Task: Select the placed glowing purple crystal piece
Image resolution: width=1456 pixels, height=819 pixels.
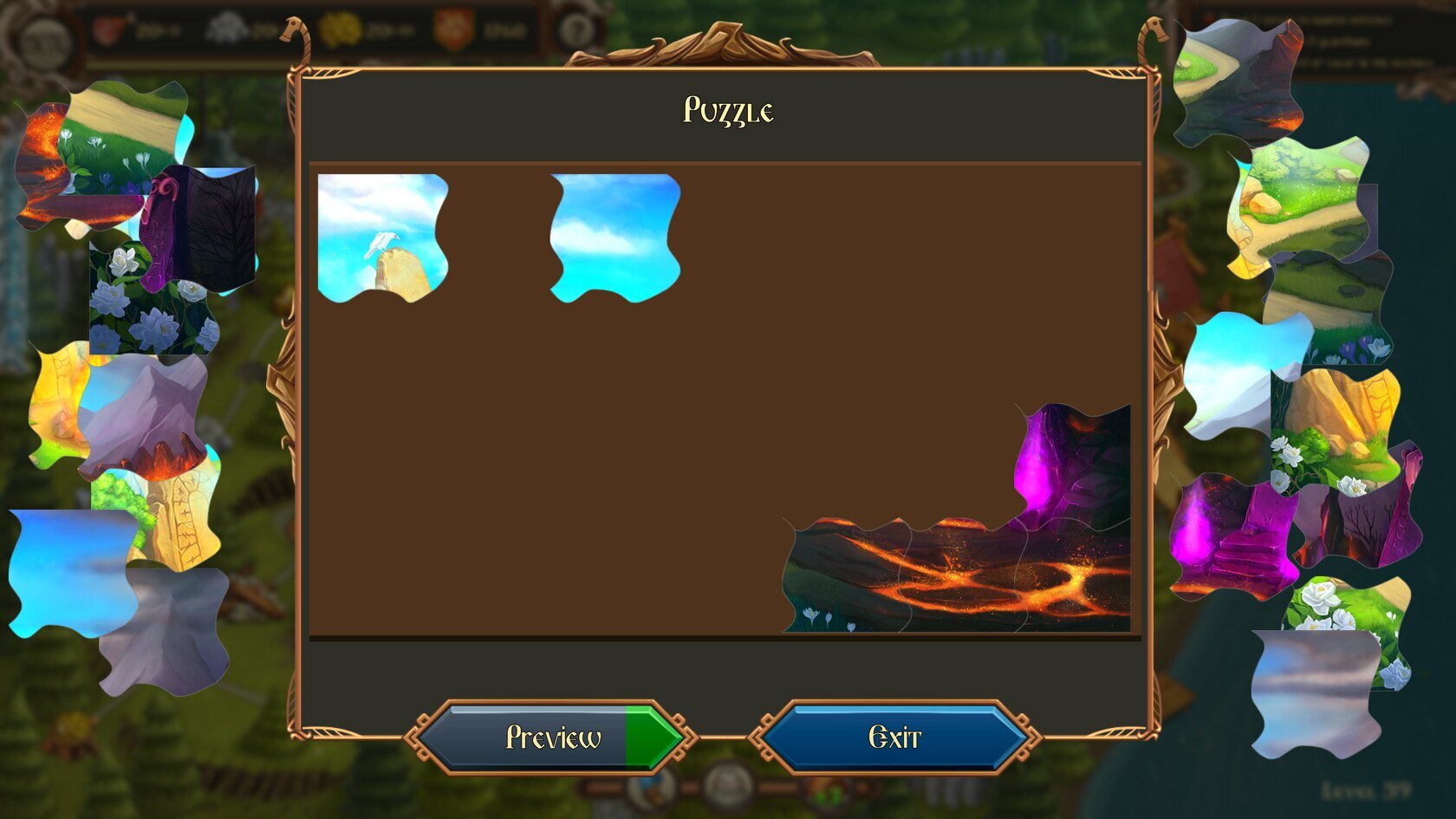Action: [1073, 464]
